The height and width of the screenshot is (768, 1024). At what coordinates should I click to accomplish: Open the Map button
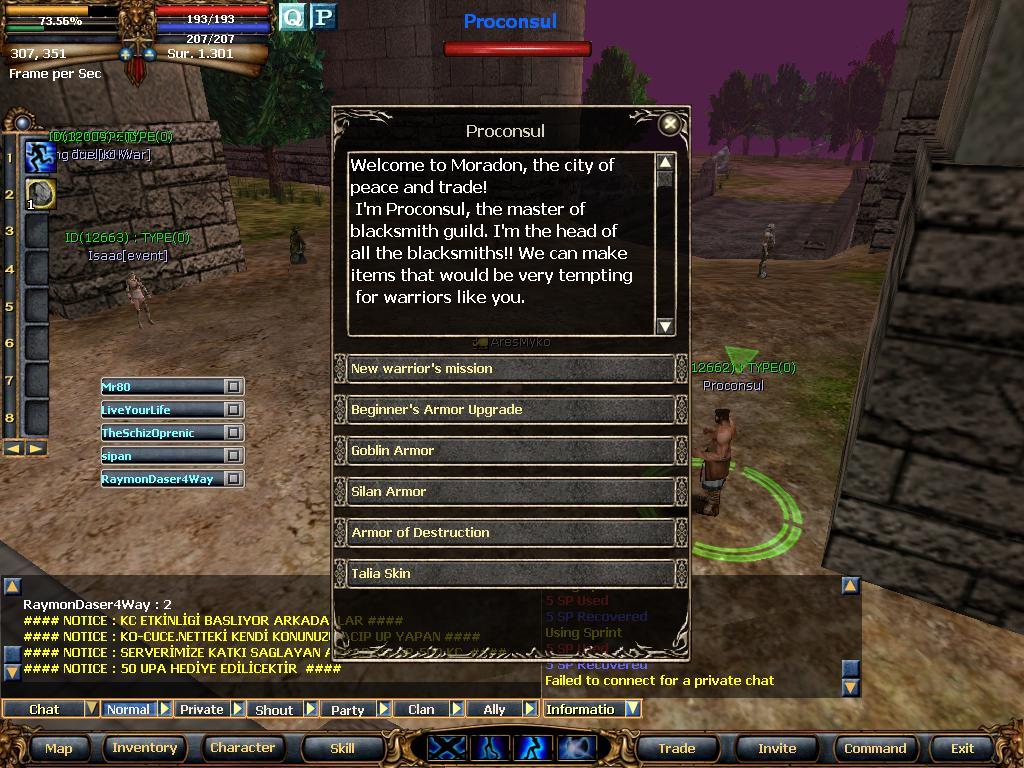59,748
